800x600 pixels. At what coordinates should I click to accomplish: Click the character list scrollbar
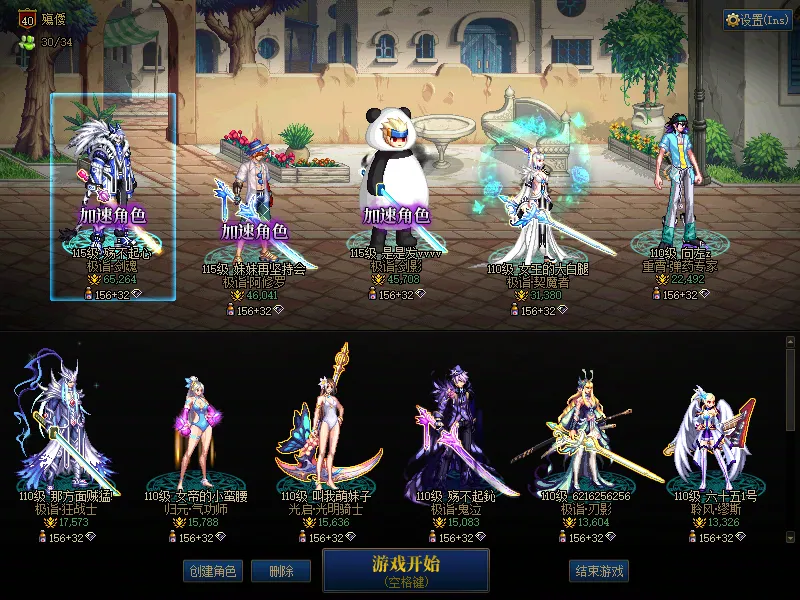coord(791,440)
